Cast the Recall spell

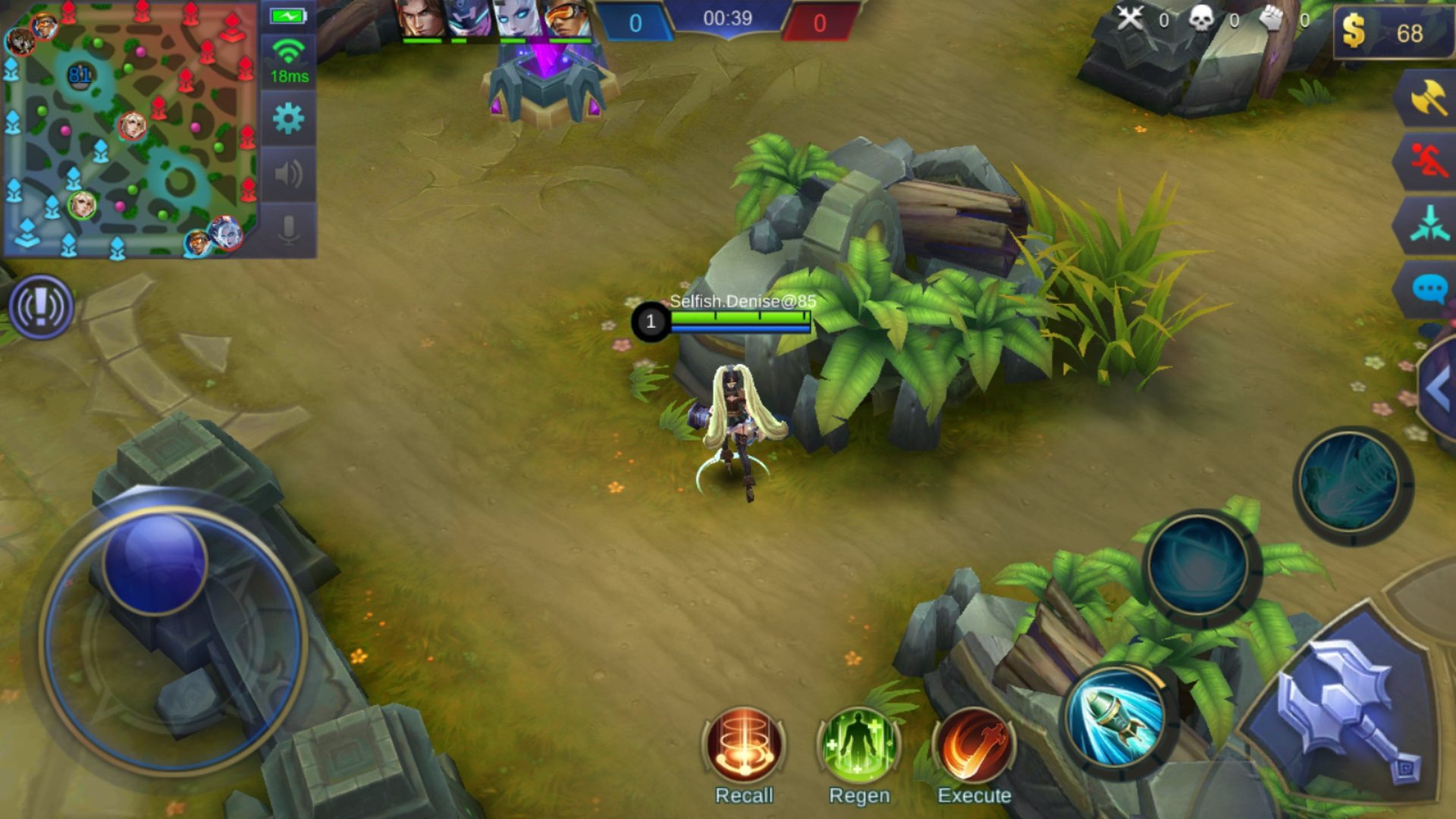point(744,746)
